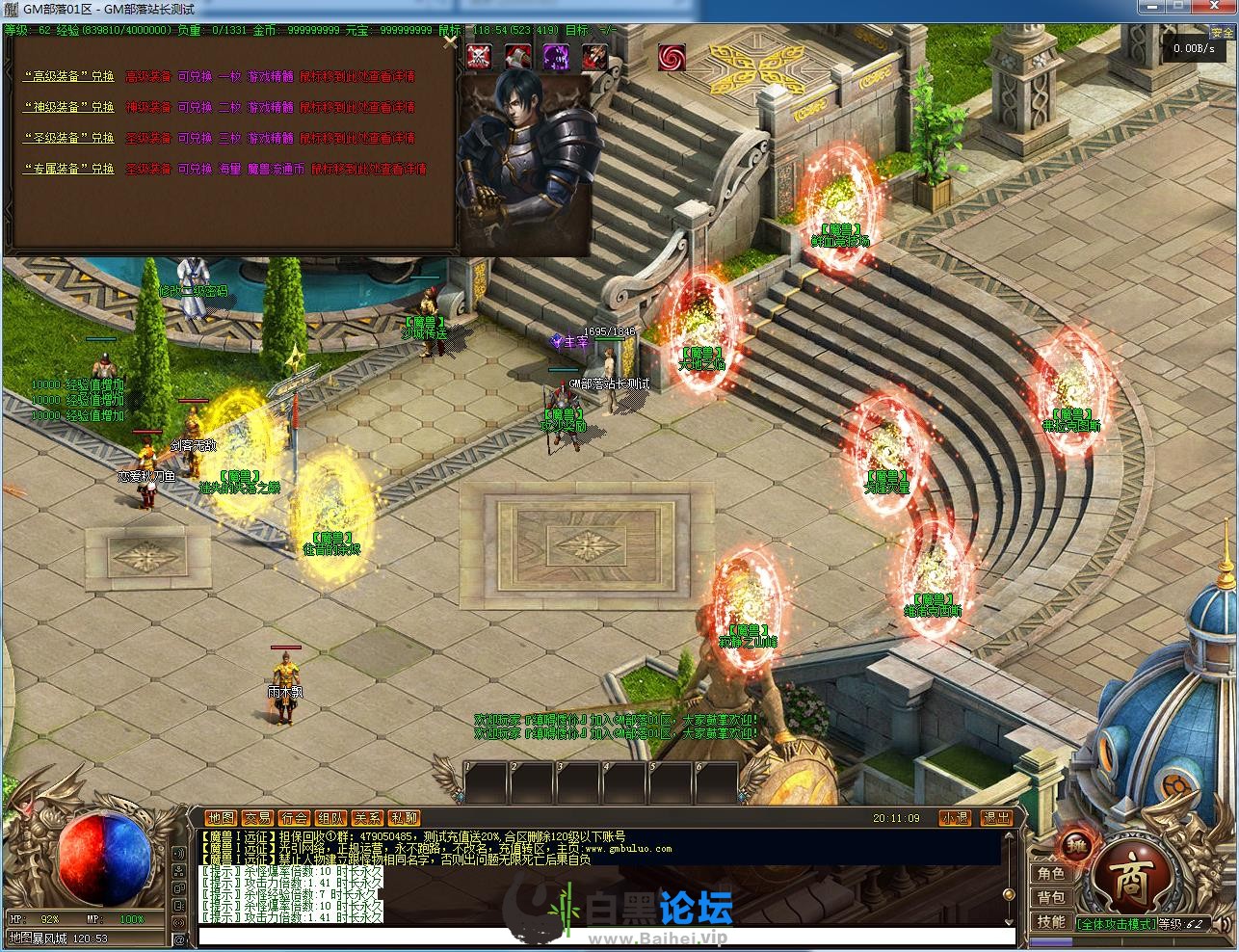Screen dimensions: 1239x952
Task: Open the 背包 bag inventory
Action: (x=1050, y=897)
